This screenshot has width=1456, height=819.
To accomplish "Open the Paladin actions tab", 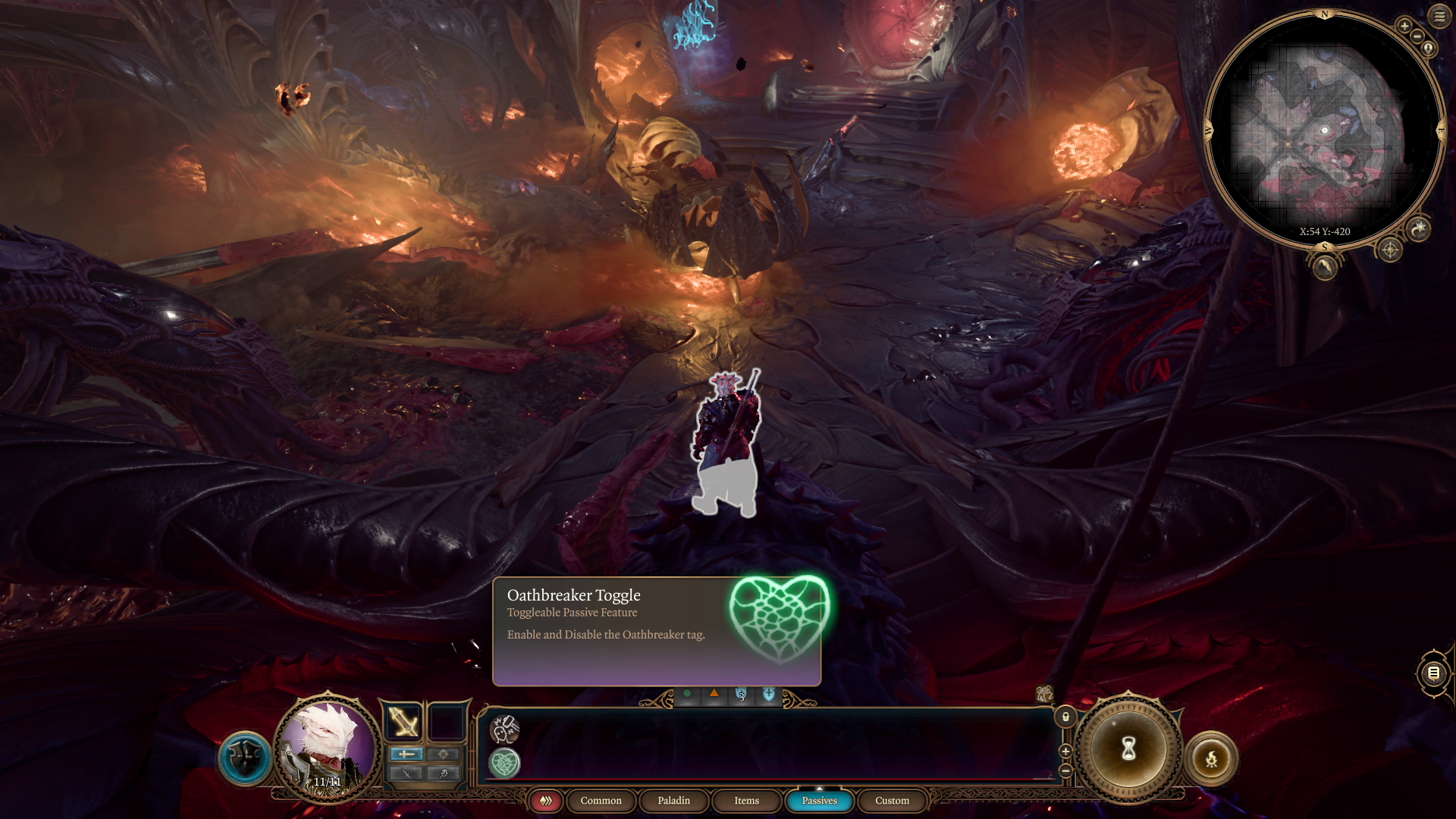I will (673, 801).
